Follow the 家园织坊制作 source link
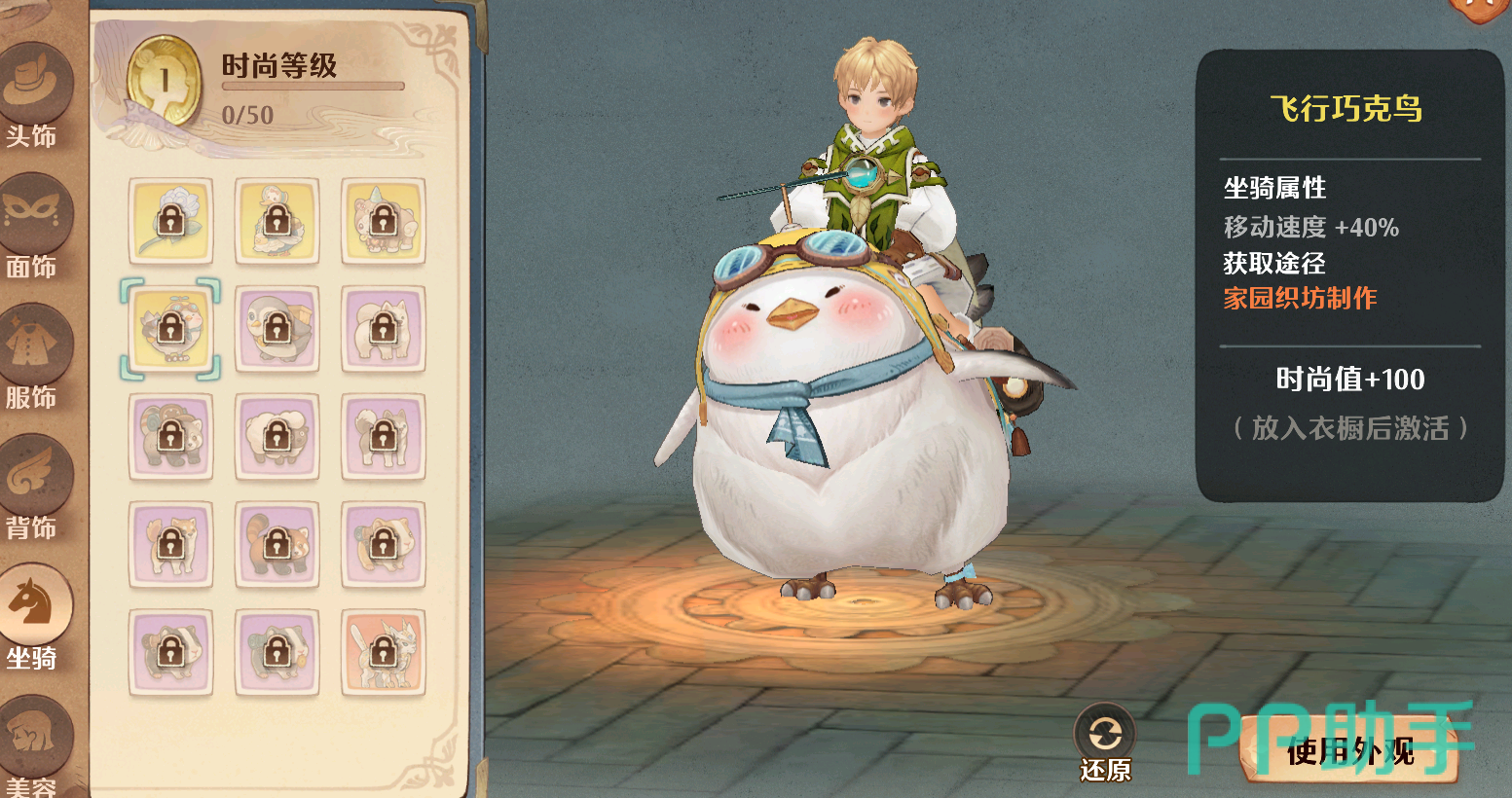Viewport: 1512px width, 798px height. point(1300,298)
